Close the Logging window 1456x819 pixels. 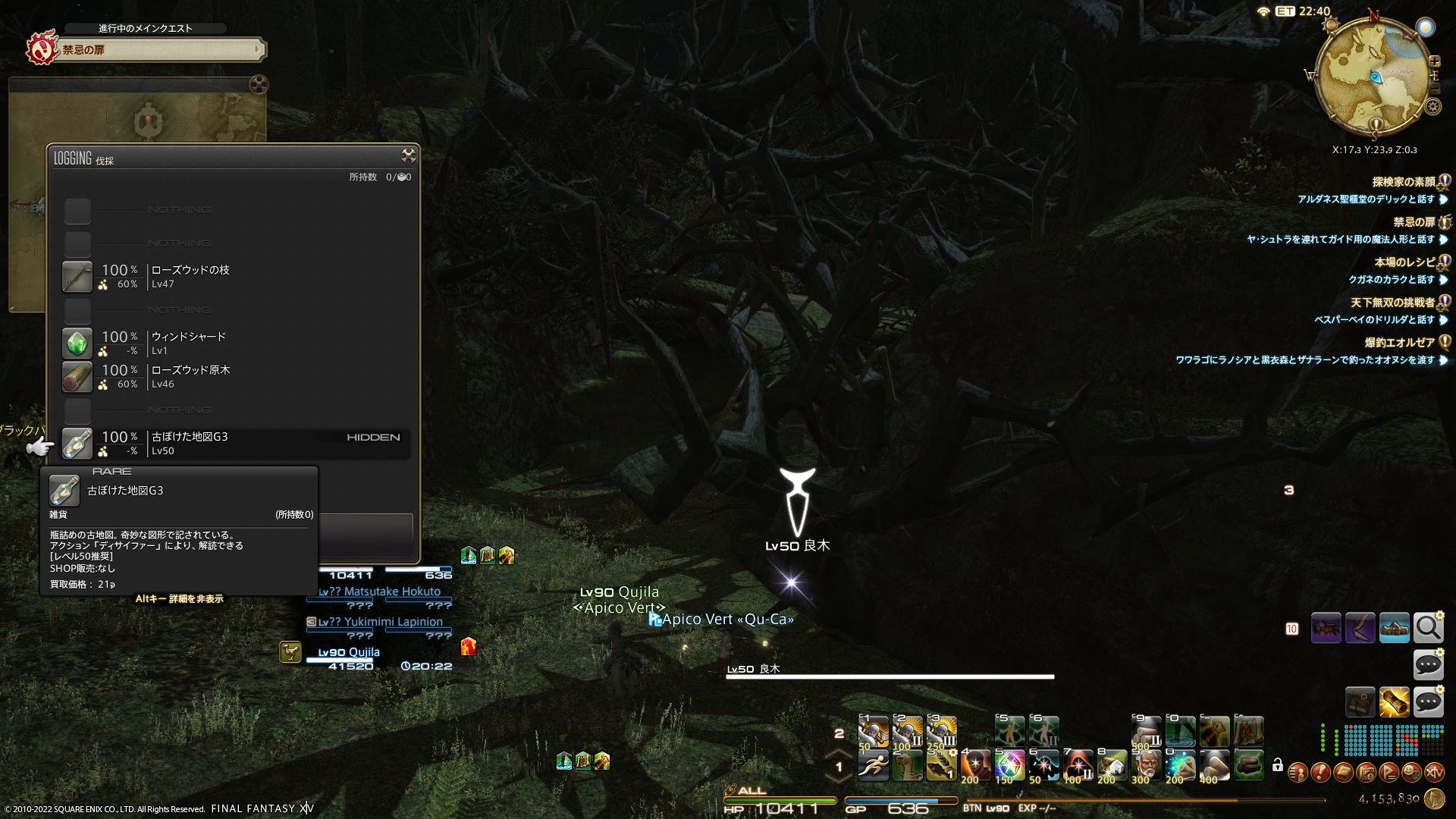point(408,155)
